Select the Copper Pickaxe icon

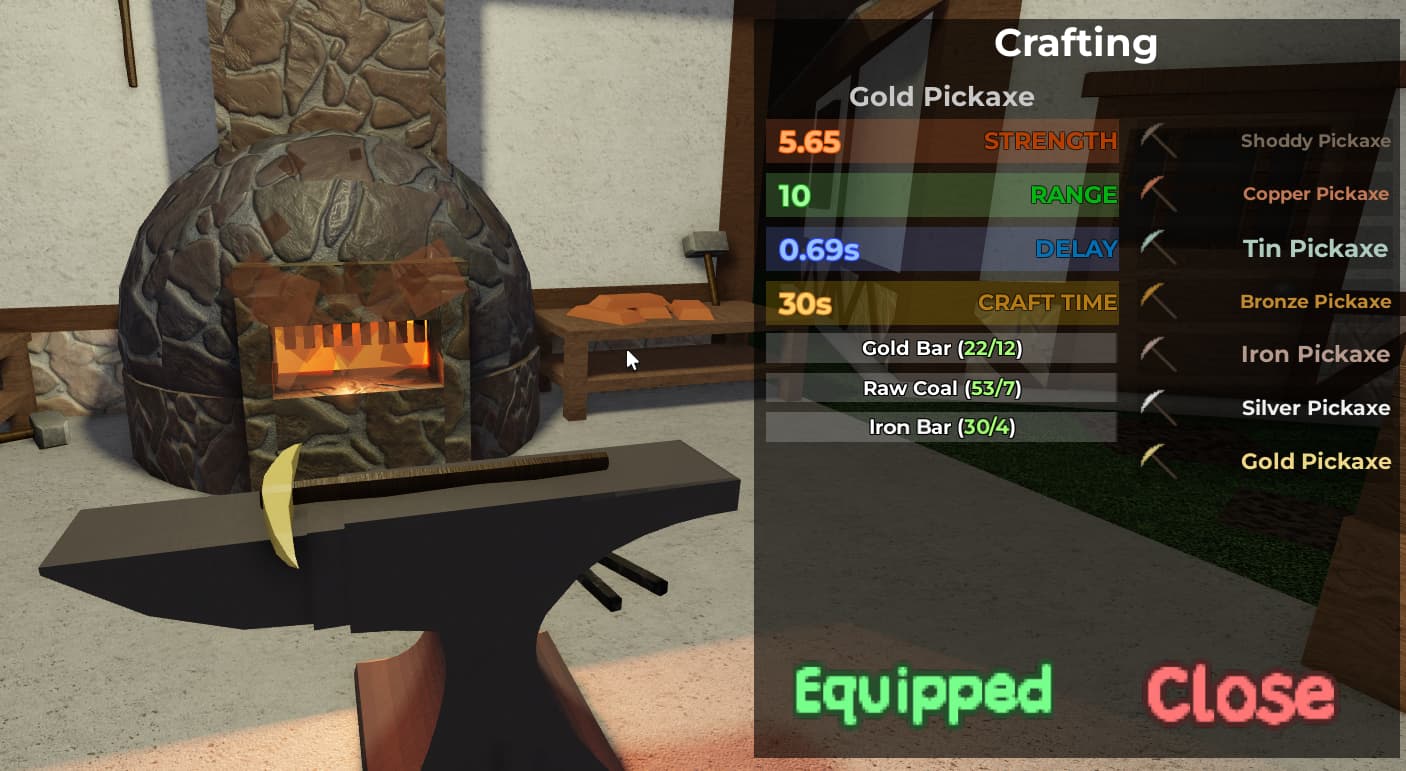(x=1160, y=194)
